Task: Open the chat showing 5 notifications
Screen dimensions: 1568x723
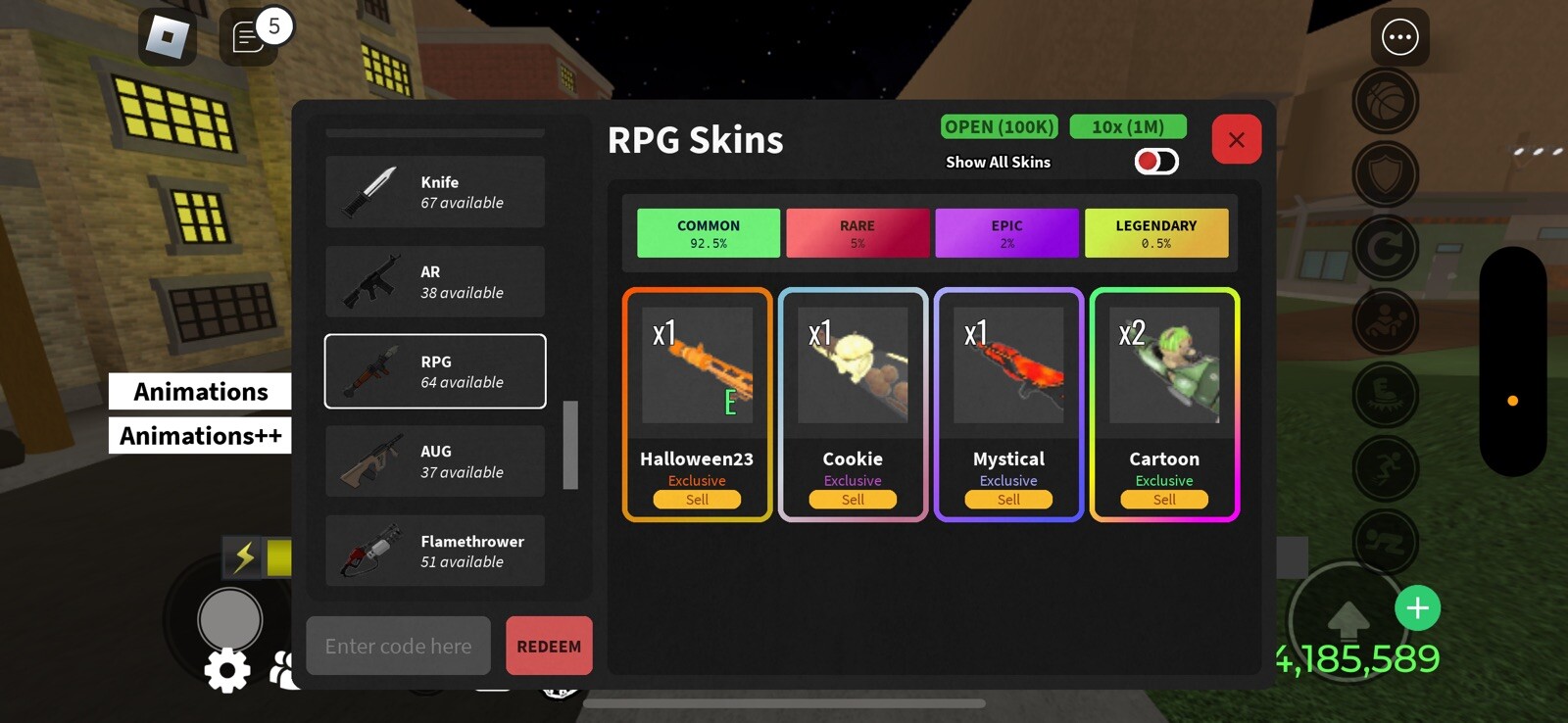Action: (250, 39)
